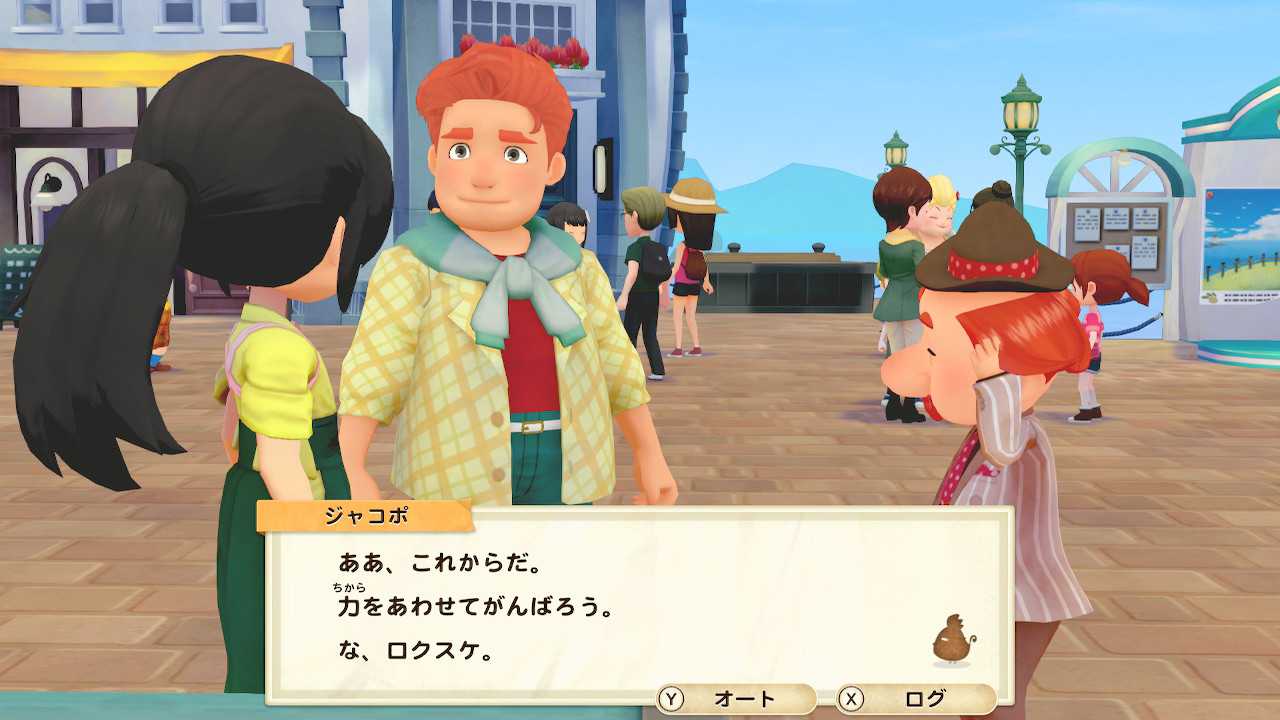Advance dialogue via the chicken icon
The width and height of the screenshot is (1280, 720).
point(953,640)
